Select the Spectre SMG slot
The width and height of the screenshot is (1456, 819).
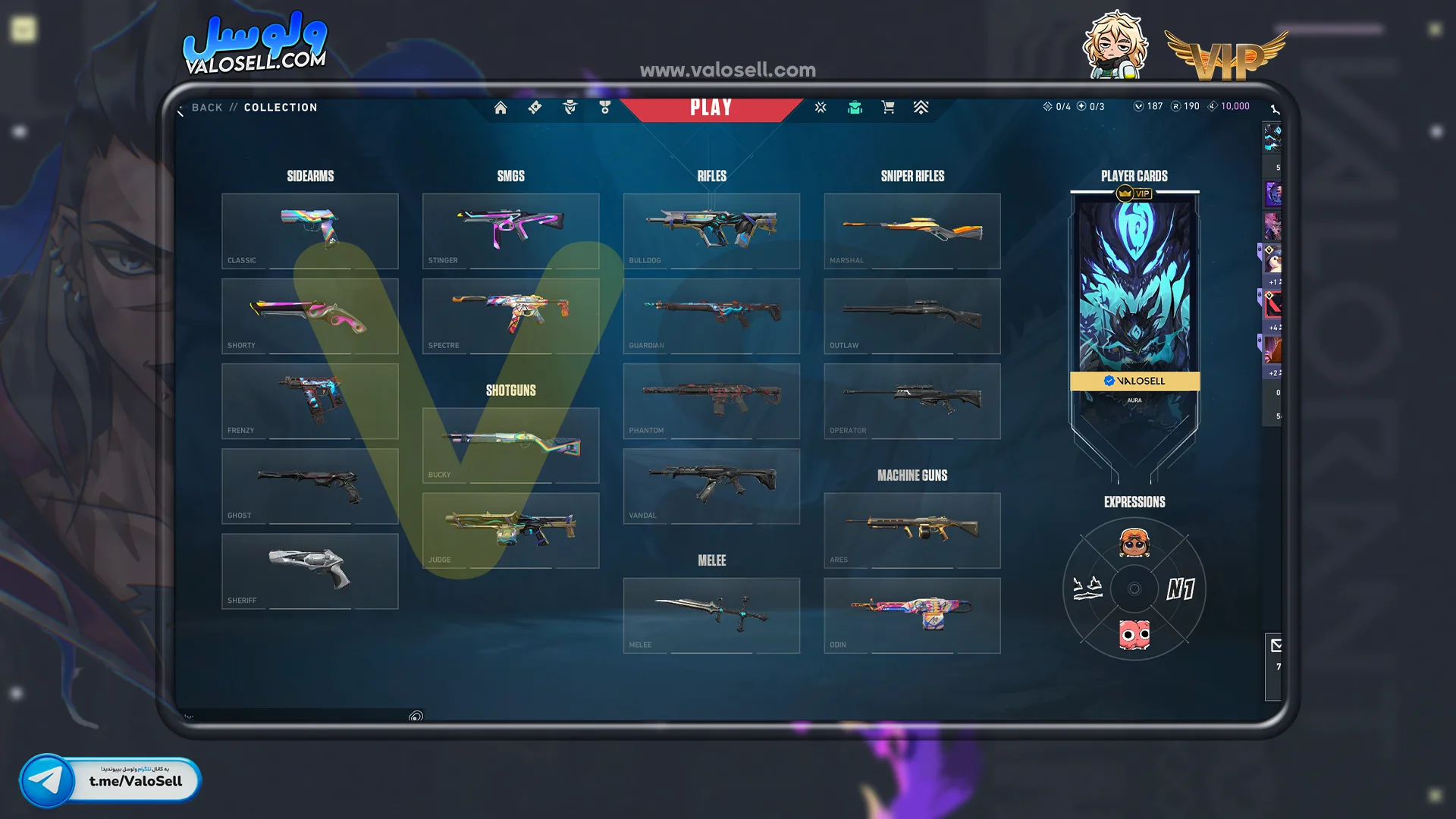(x=510, y=315)
